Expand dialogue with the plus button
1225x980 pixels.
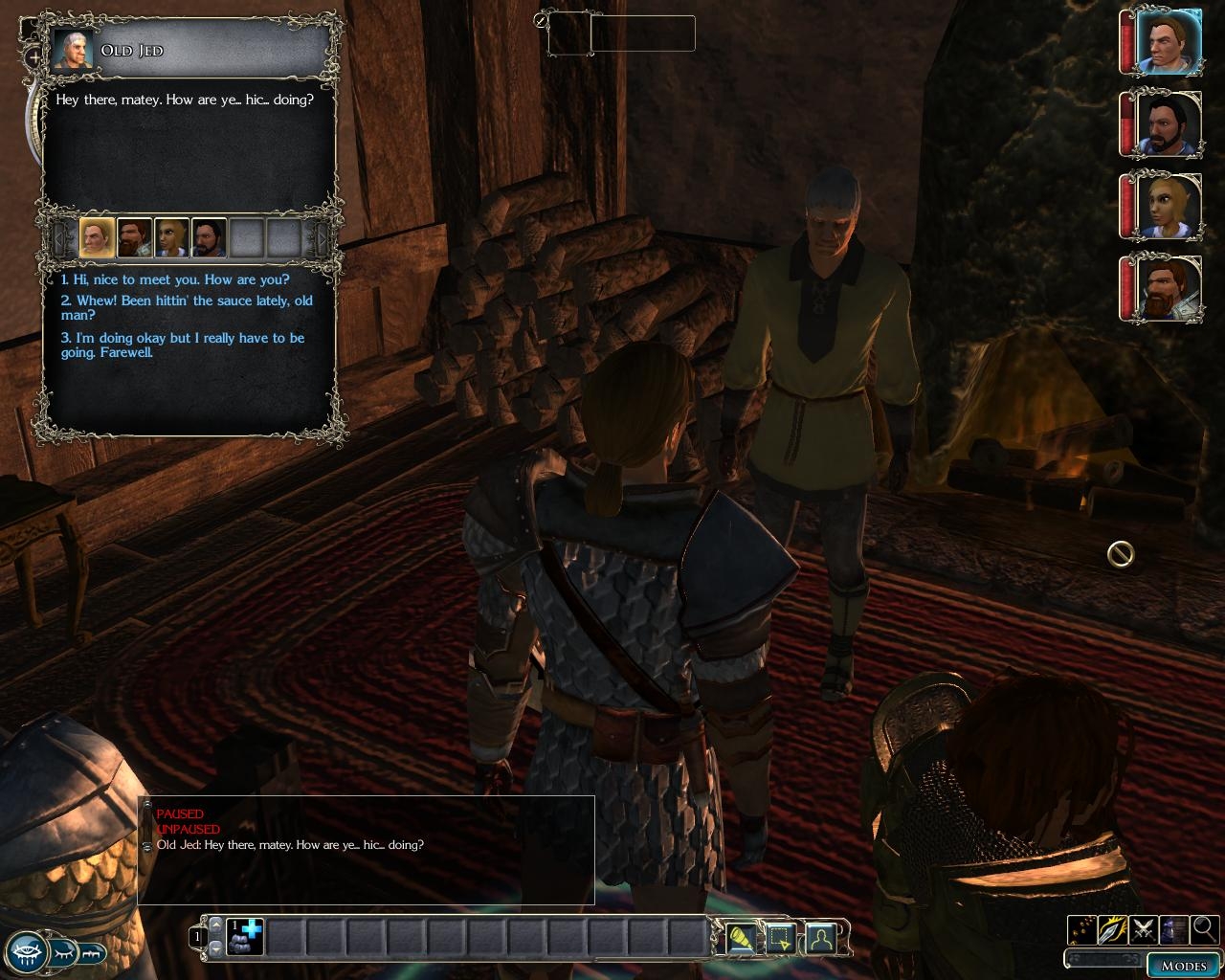pyautogui.click(x=36, y=57)
